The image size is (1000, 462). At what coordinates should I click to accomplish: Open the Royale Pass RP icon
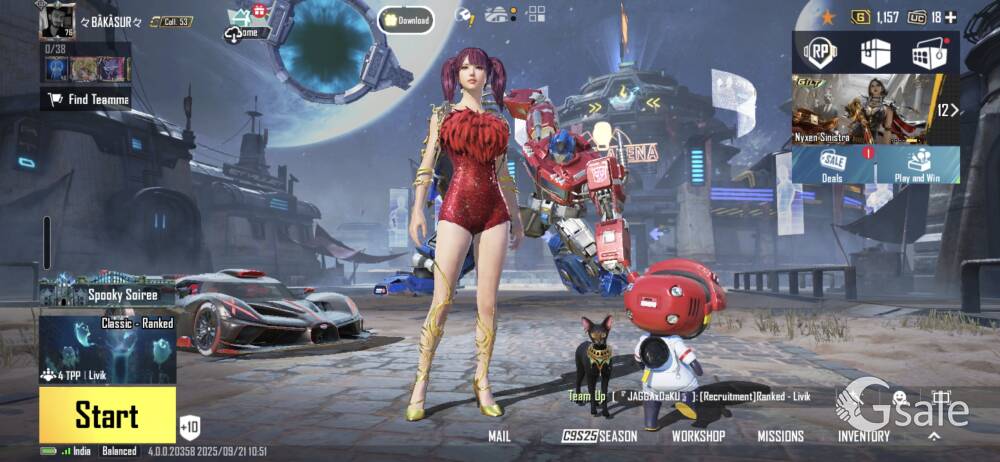tap(822, 53)
